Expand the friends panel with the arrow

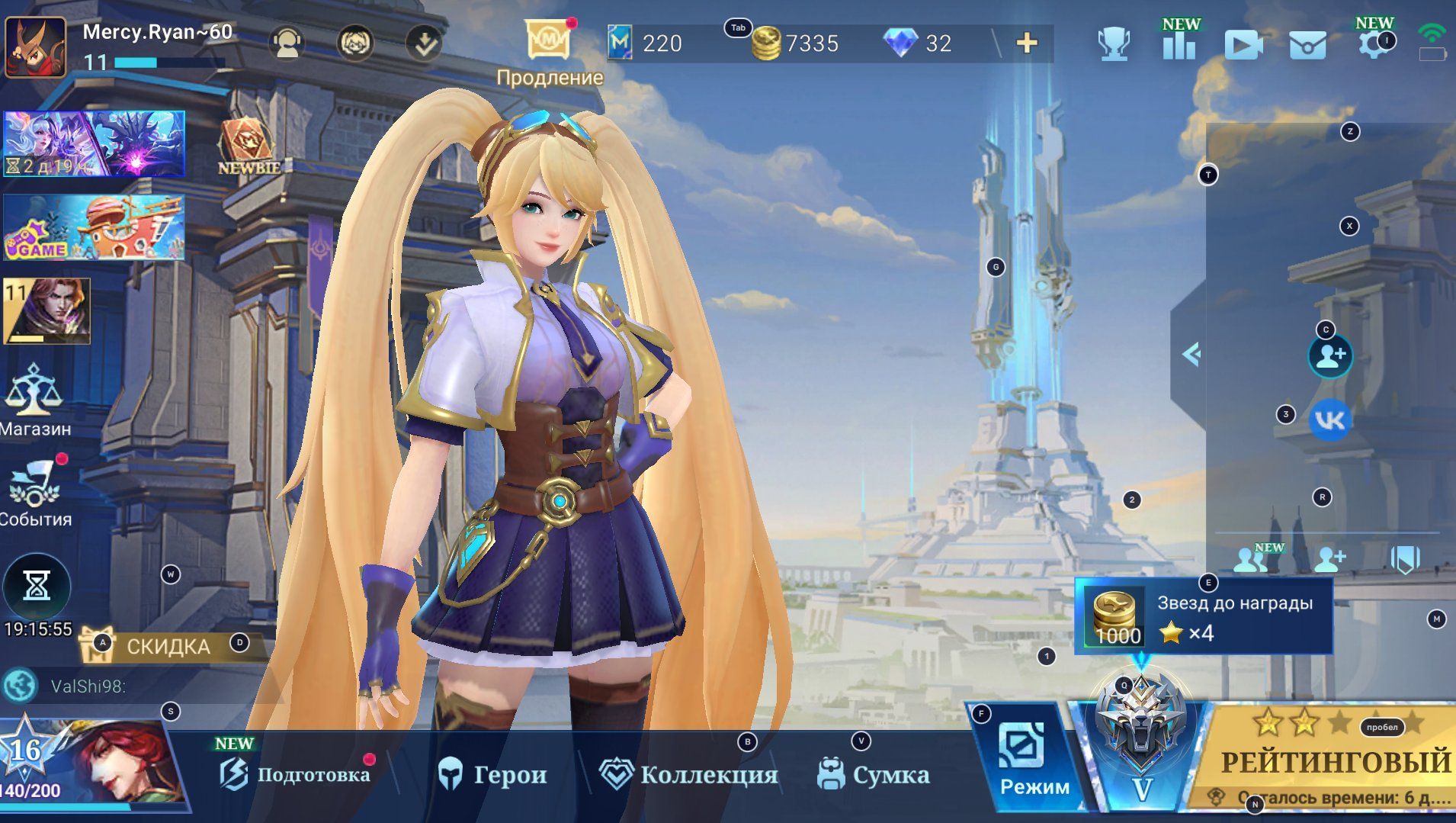(1190, 354)
